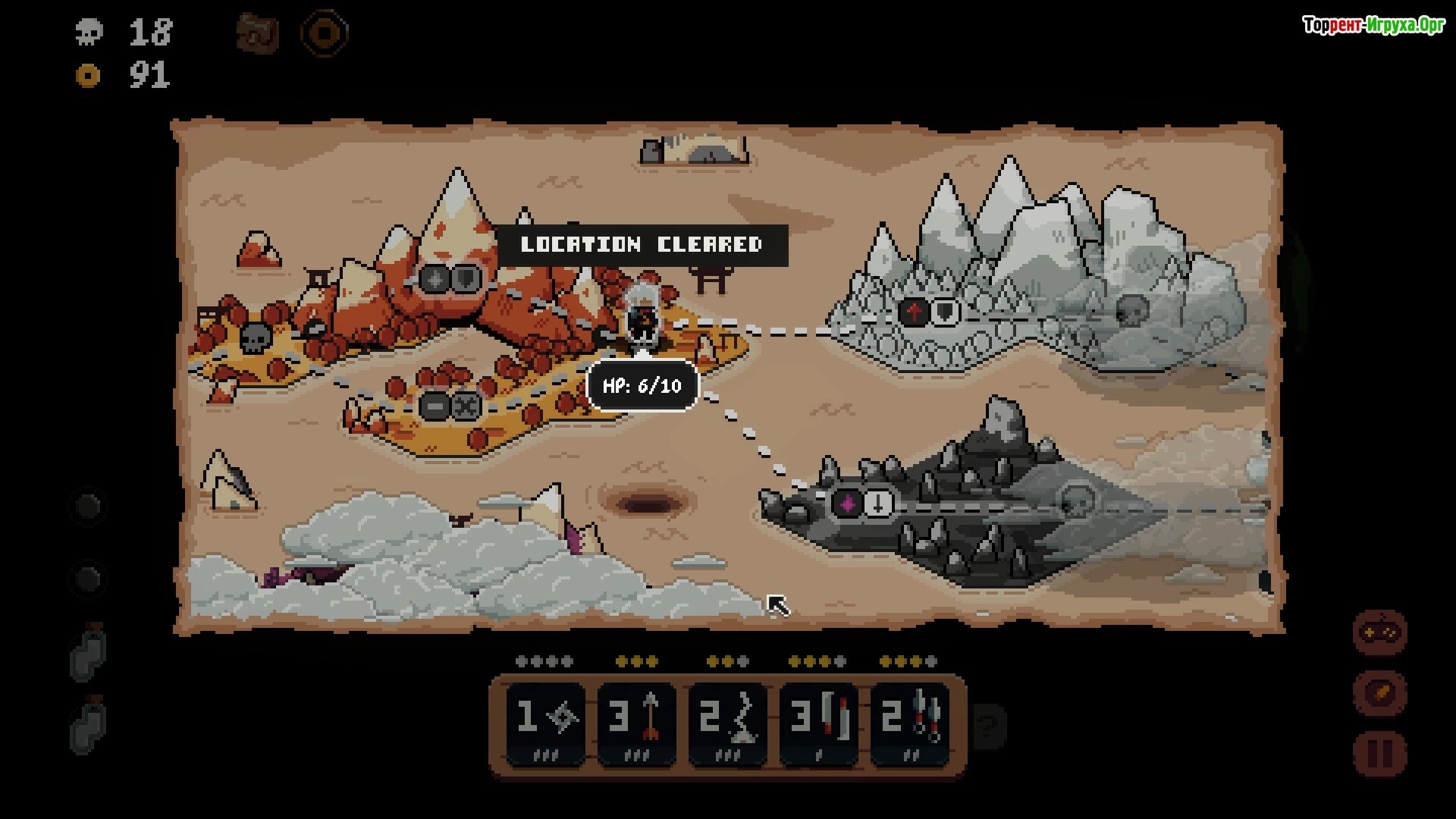Click the round compass button above pause
This screenshot has height=819, width=1456.
click(1380, 693)
